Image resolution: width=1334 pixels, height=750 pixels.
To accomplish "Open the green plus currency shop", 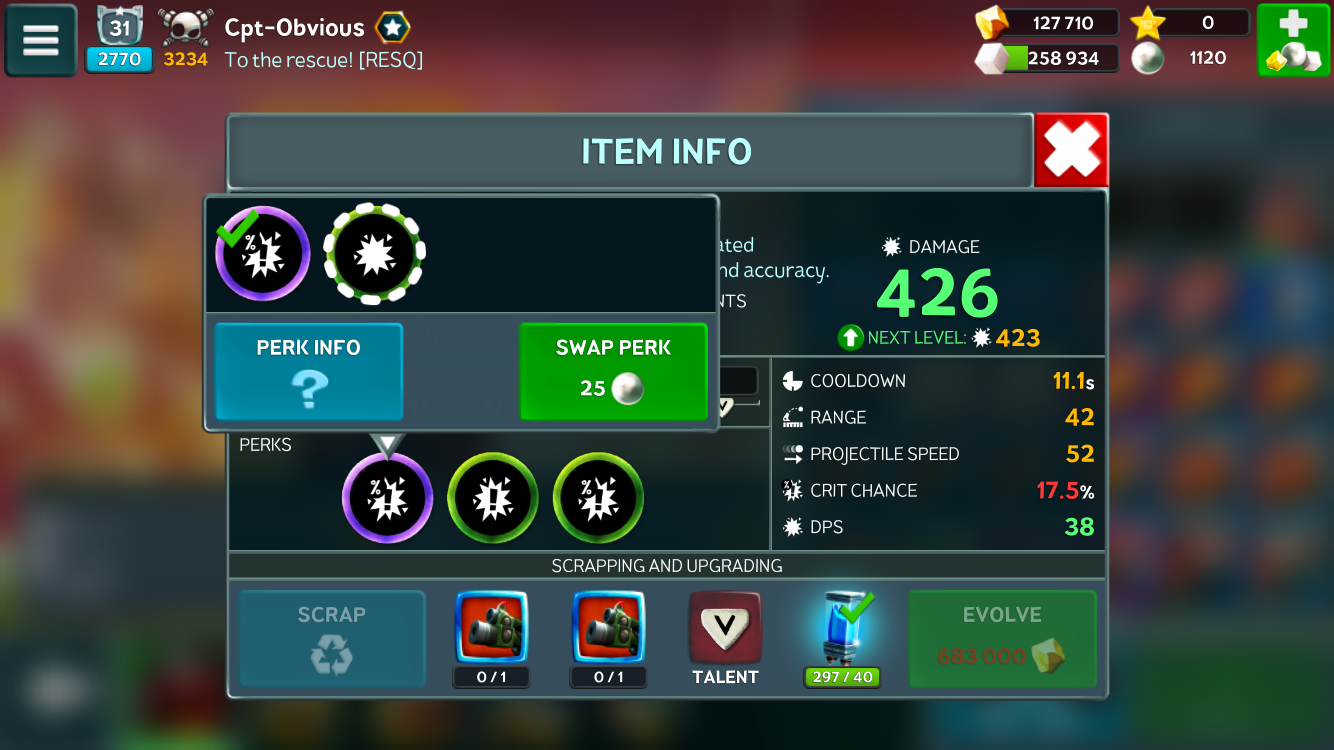I will tap(1292, 40).
